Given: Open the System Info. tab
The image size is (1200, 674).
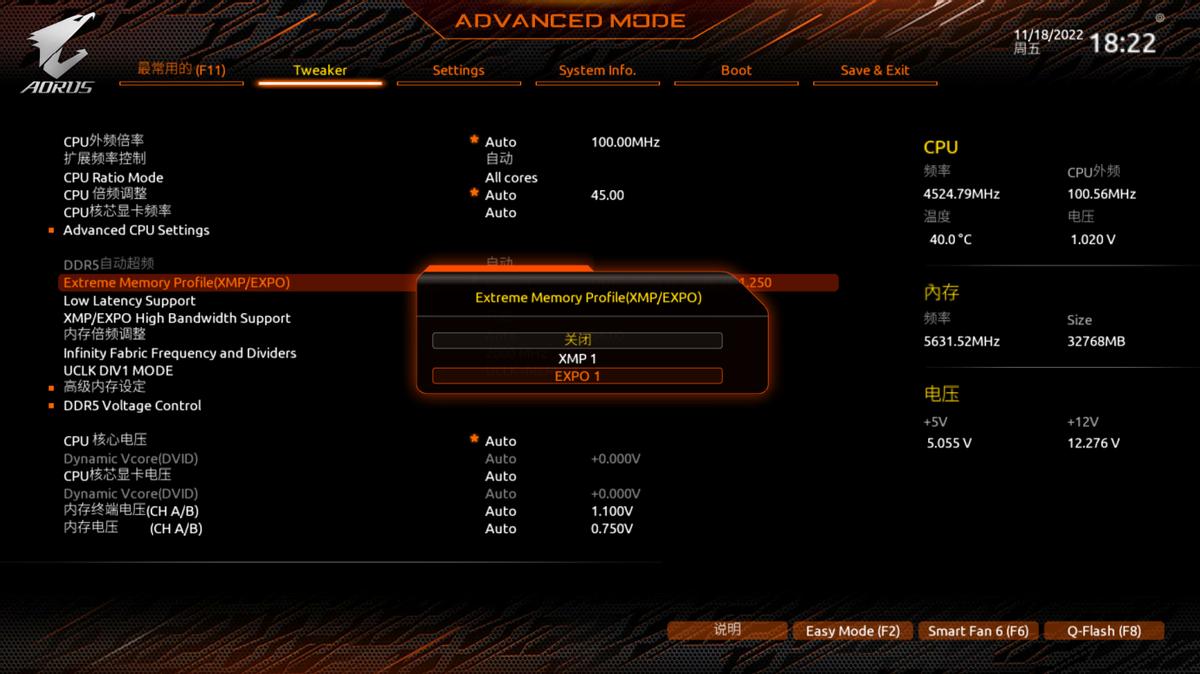Looking at the screenshot, I should coord(597,70).
